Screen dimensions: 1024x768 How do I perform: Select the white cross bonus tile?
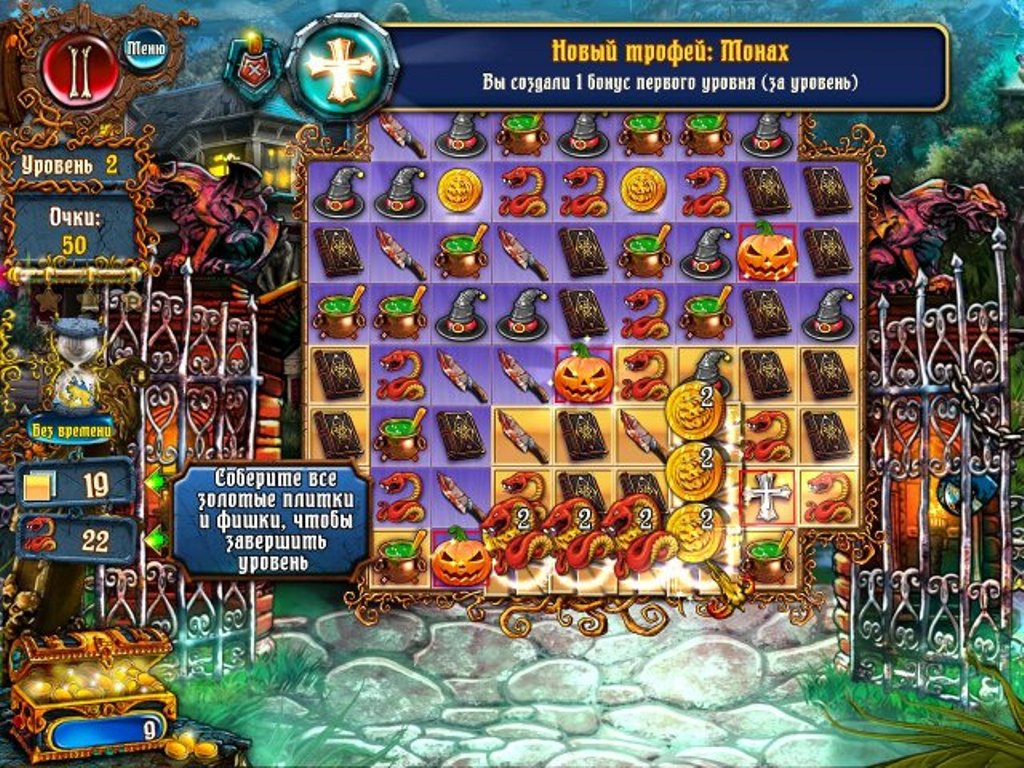(768, 493)
